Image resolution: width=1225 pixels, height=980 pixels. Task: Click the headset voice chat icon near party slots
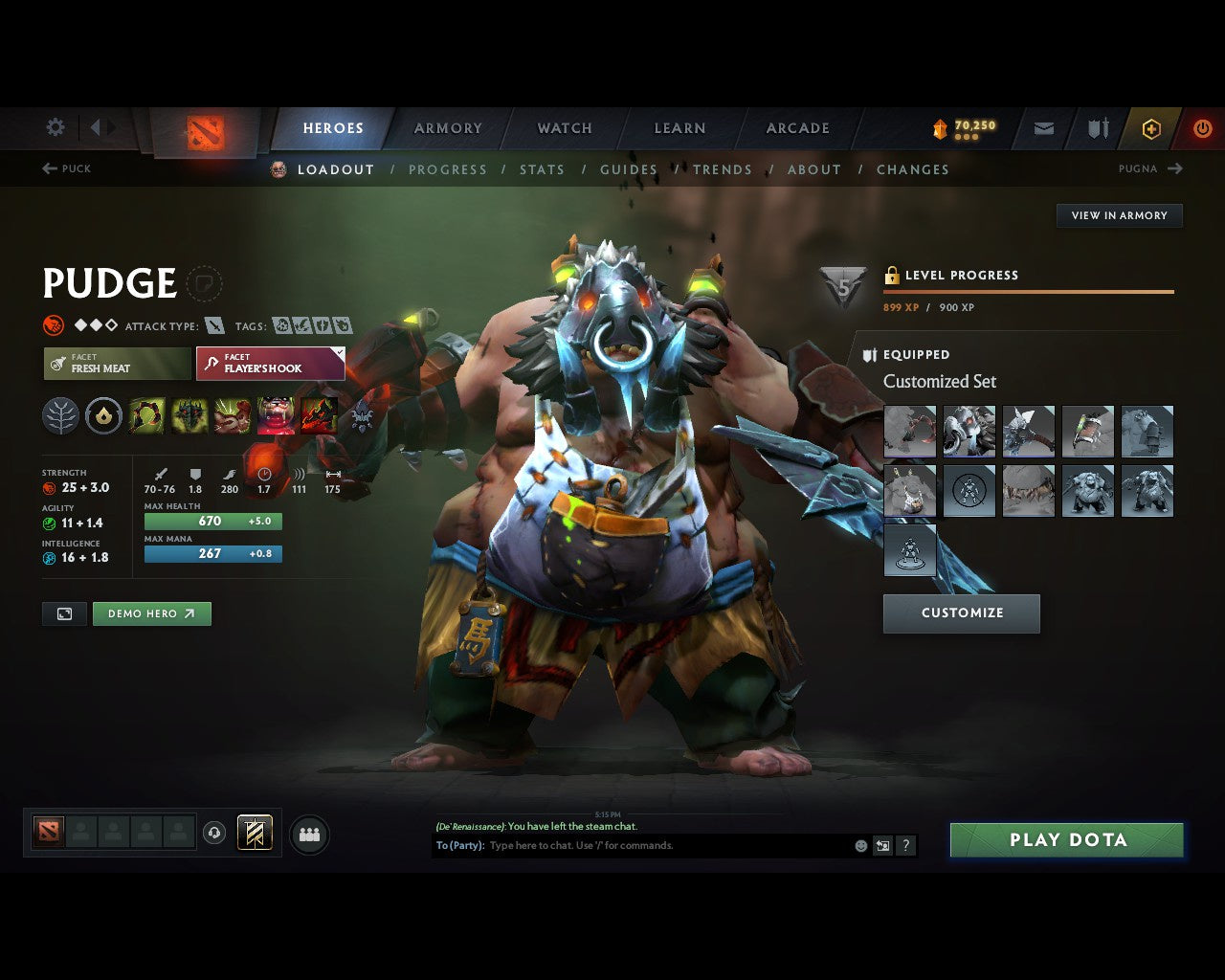[x=212, y=833]
